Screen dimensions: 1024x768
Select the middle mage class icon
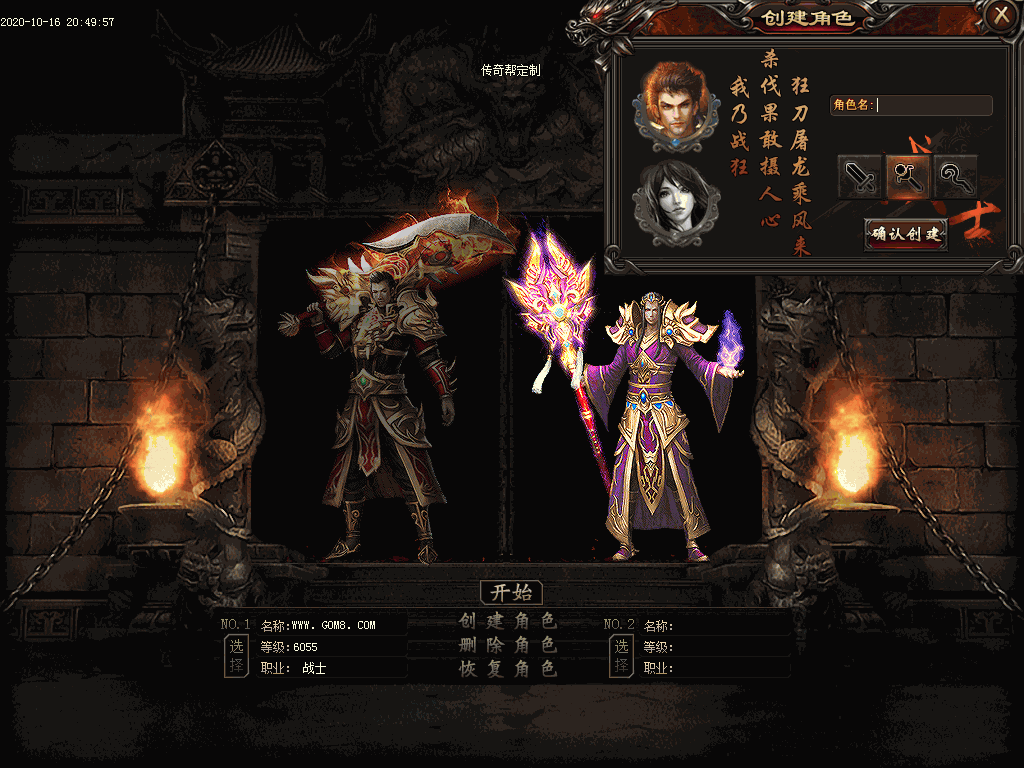click(x=908, y=177)
